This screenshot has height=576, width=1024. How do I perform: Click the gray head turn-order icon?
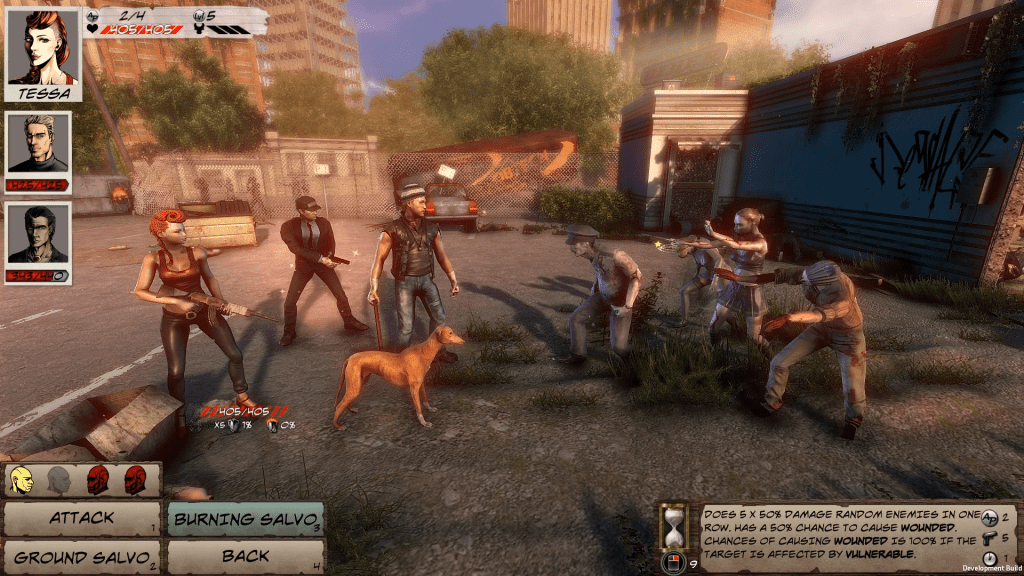point(58,481)
